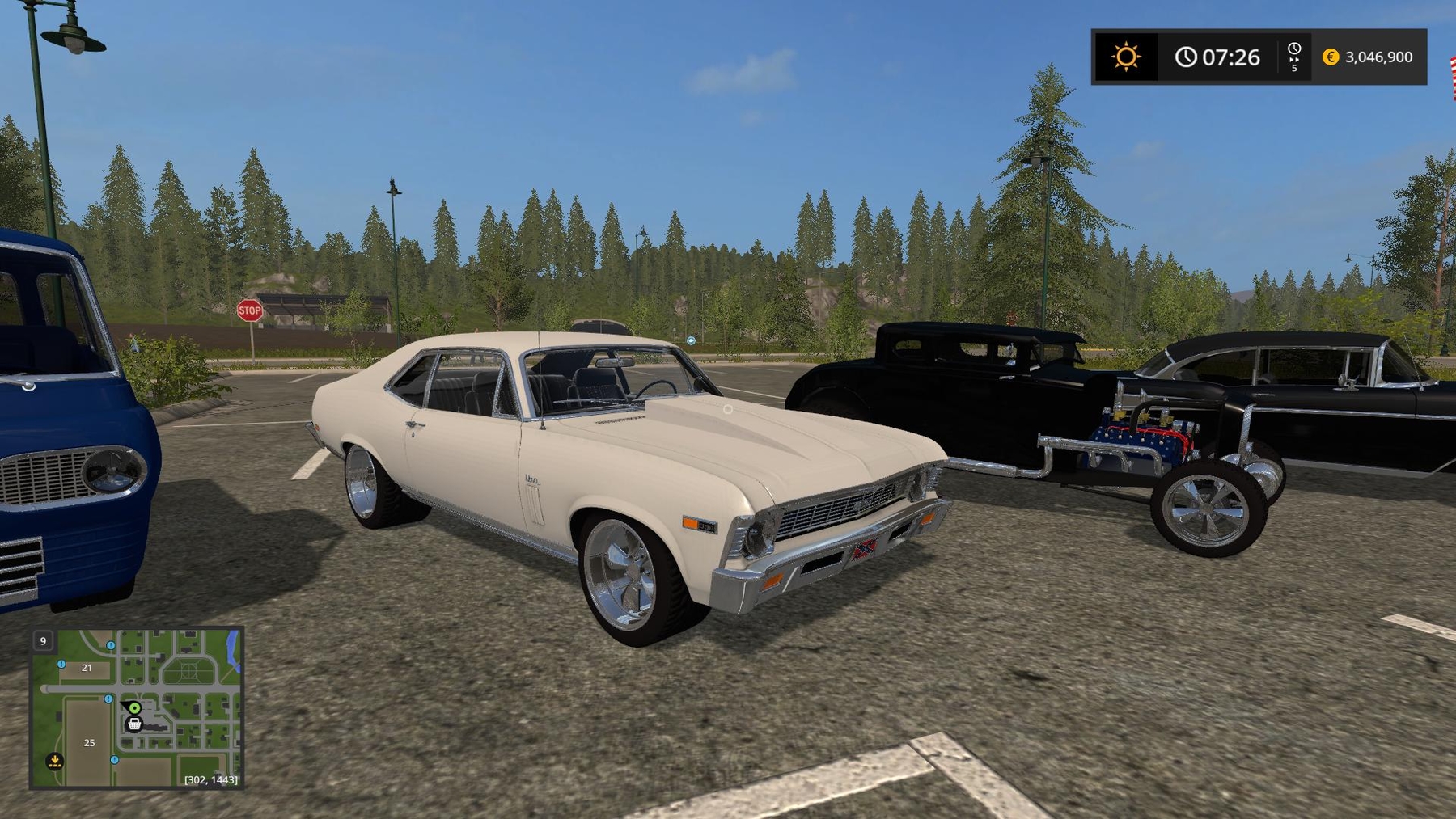Click the green player arrow marker on minimap
Screen dimensions: 1456x819
(x=135, y=708)
